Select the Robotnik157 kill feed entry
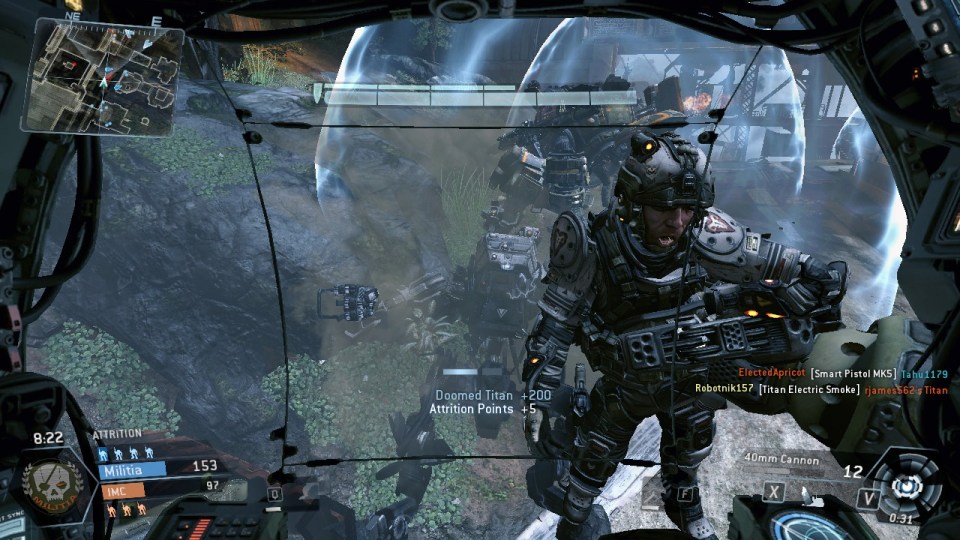Viewport: 960px width, 540px height. point(822,390)
